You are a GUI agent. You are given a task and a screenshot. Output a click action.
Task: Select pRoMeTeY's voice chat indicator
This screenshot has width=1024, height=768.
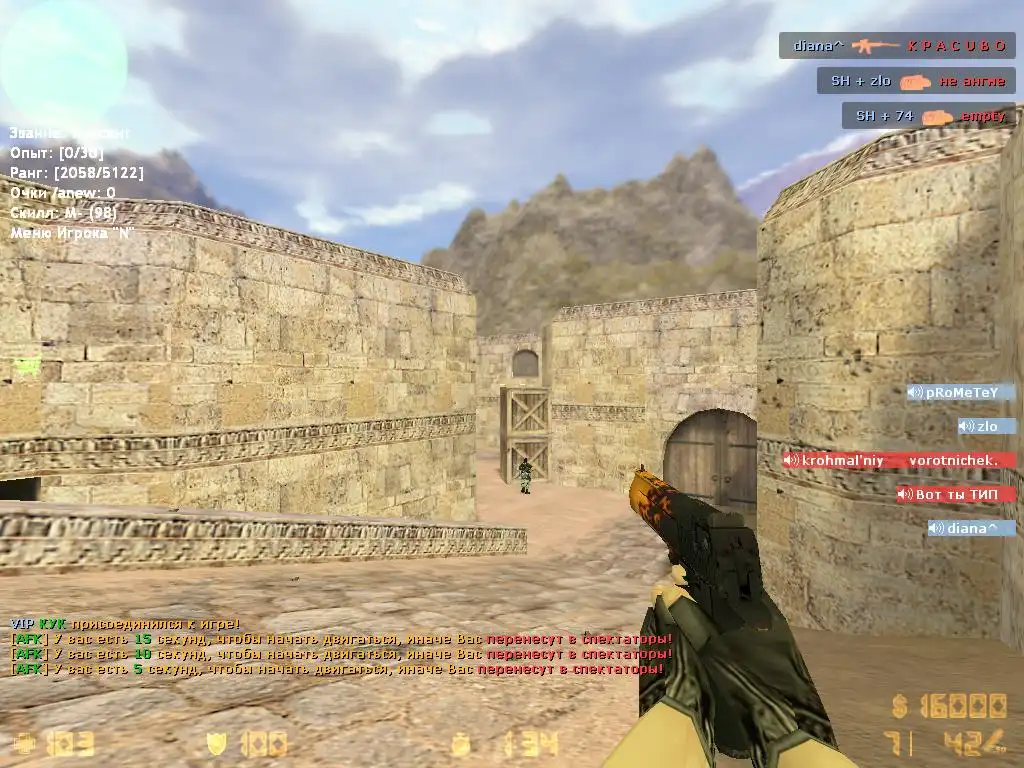click(960, 393)
